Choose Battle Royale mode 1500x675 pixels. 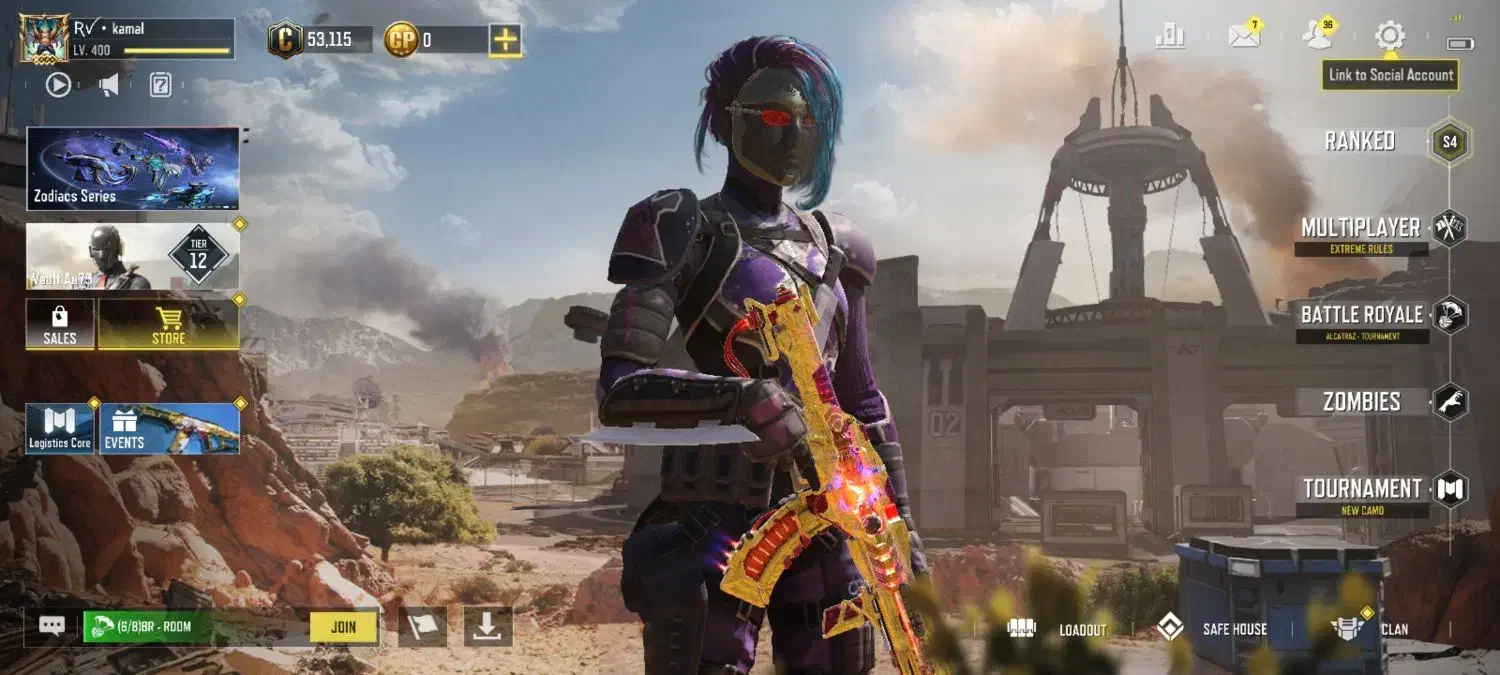[x=1361, y=316]
